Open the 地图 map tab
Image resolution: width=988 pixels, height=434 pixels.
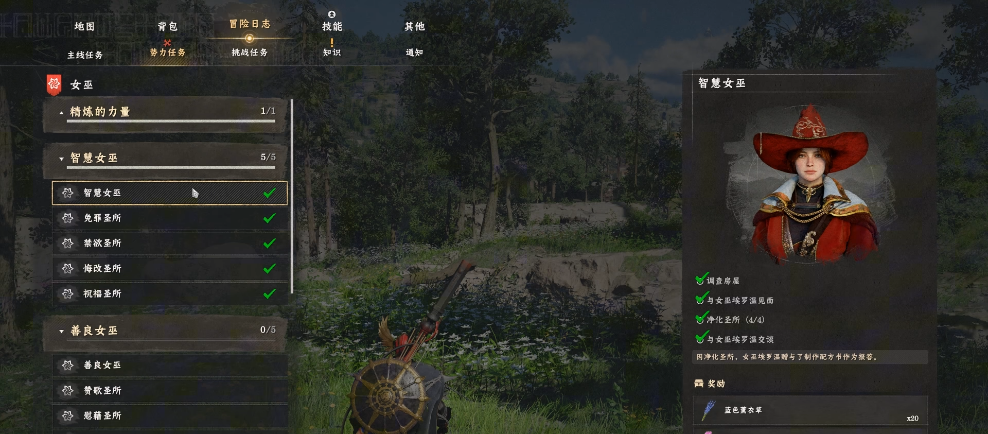(85, 26)
